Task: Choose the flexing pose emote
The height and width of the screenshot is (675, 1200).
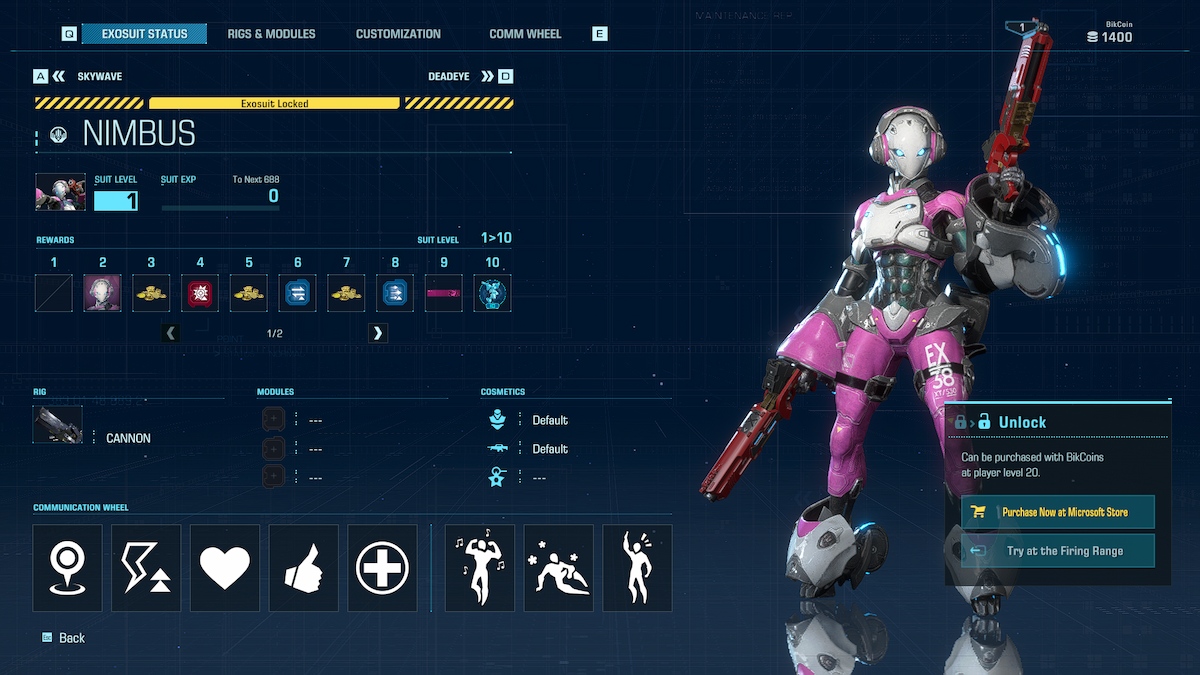Action: coord(480,568)
